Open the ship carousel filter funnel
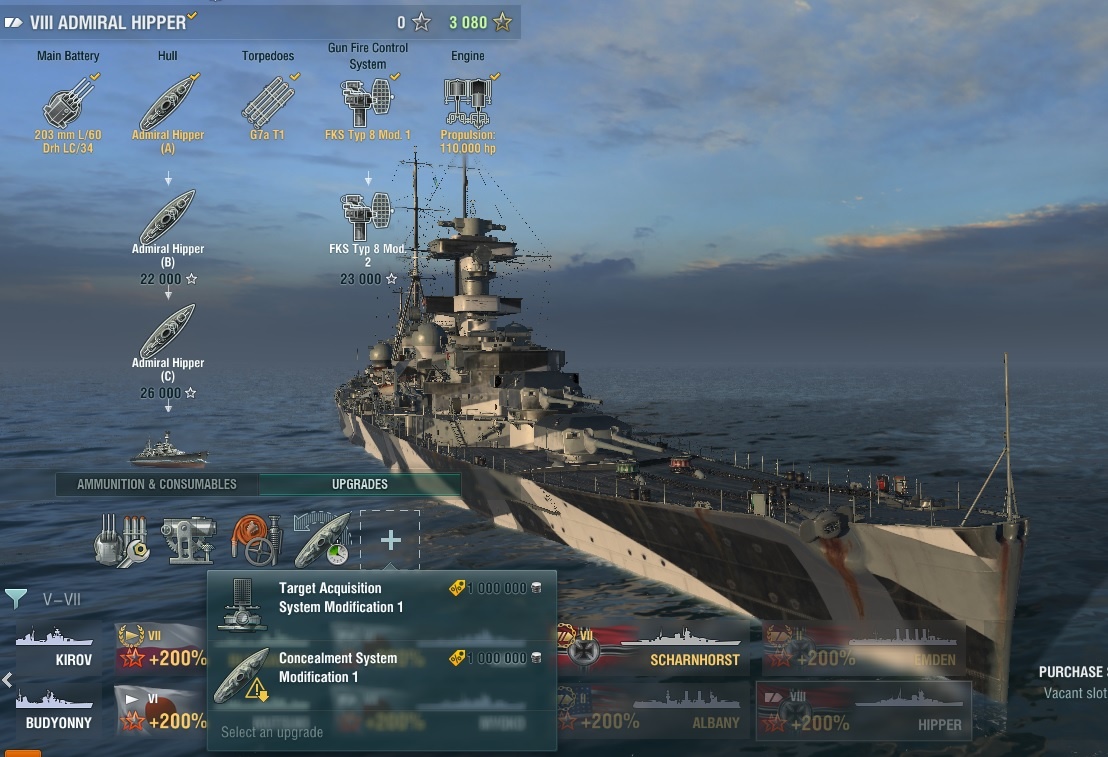 coord(16,599)
